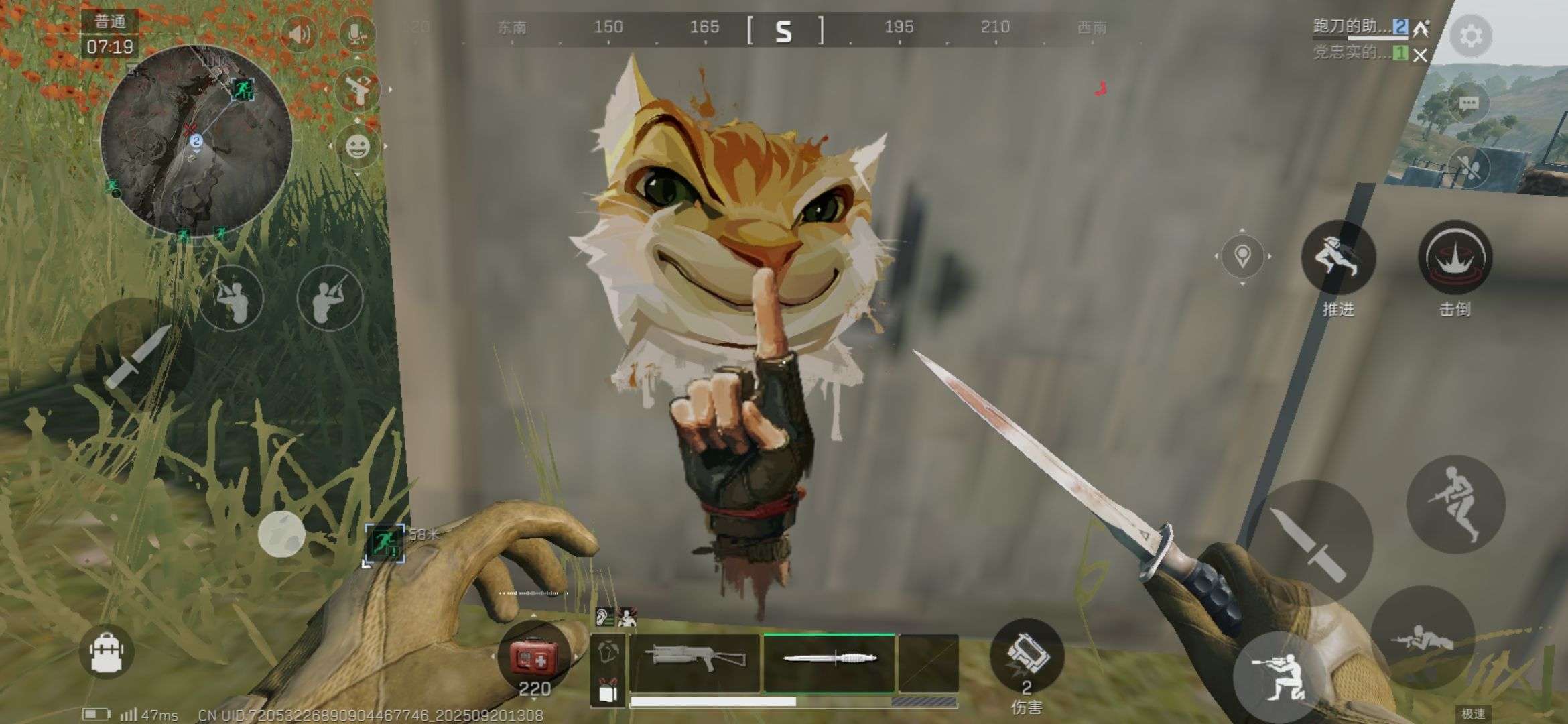The height and width of the screenshot is (724, 1568).
Task: Open the smiley emote wheel
Action: (x=357, y=146)
